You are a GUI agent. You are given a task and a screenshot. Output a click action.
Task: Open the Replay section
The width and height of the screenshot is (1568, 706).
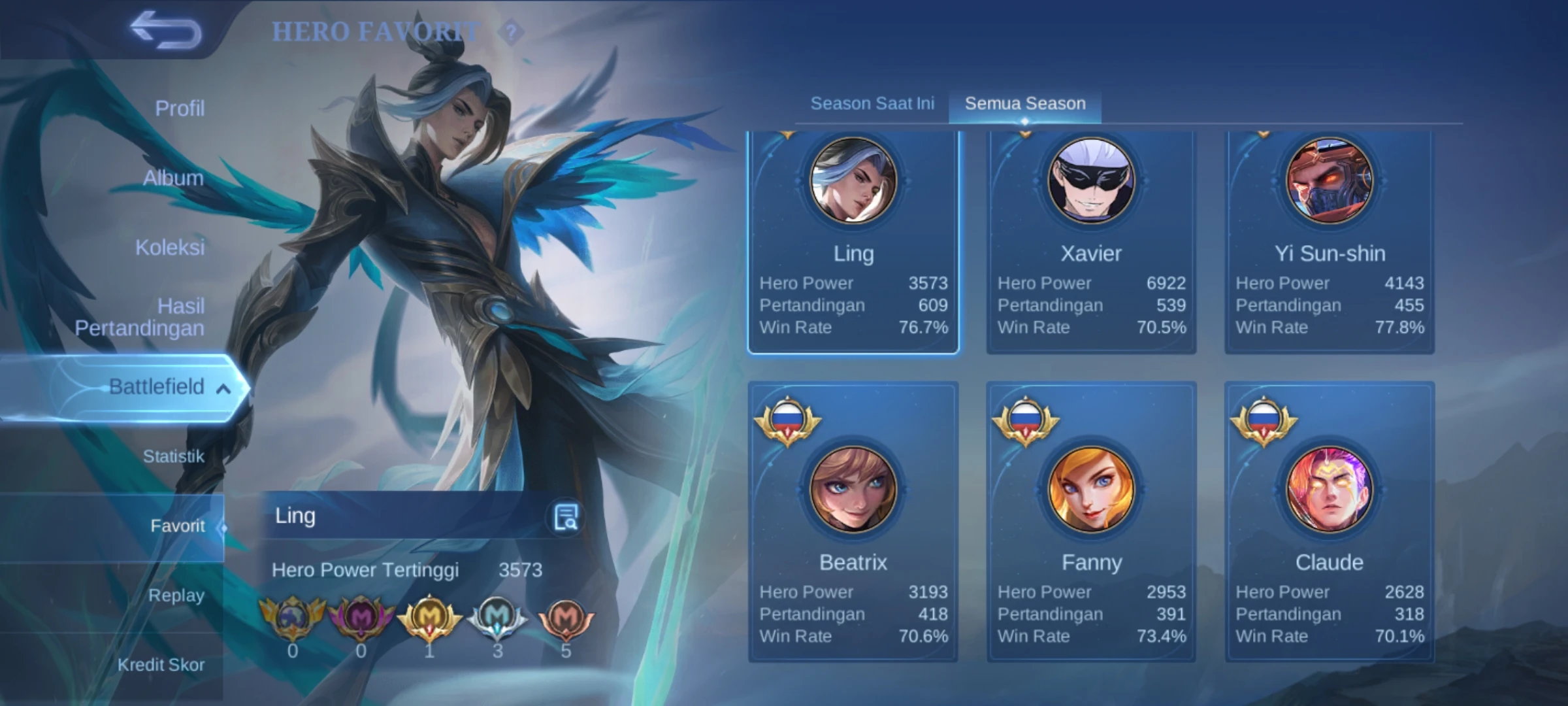coord(174,596)
